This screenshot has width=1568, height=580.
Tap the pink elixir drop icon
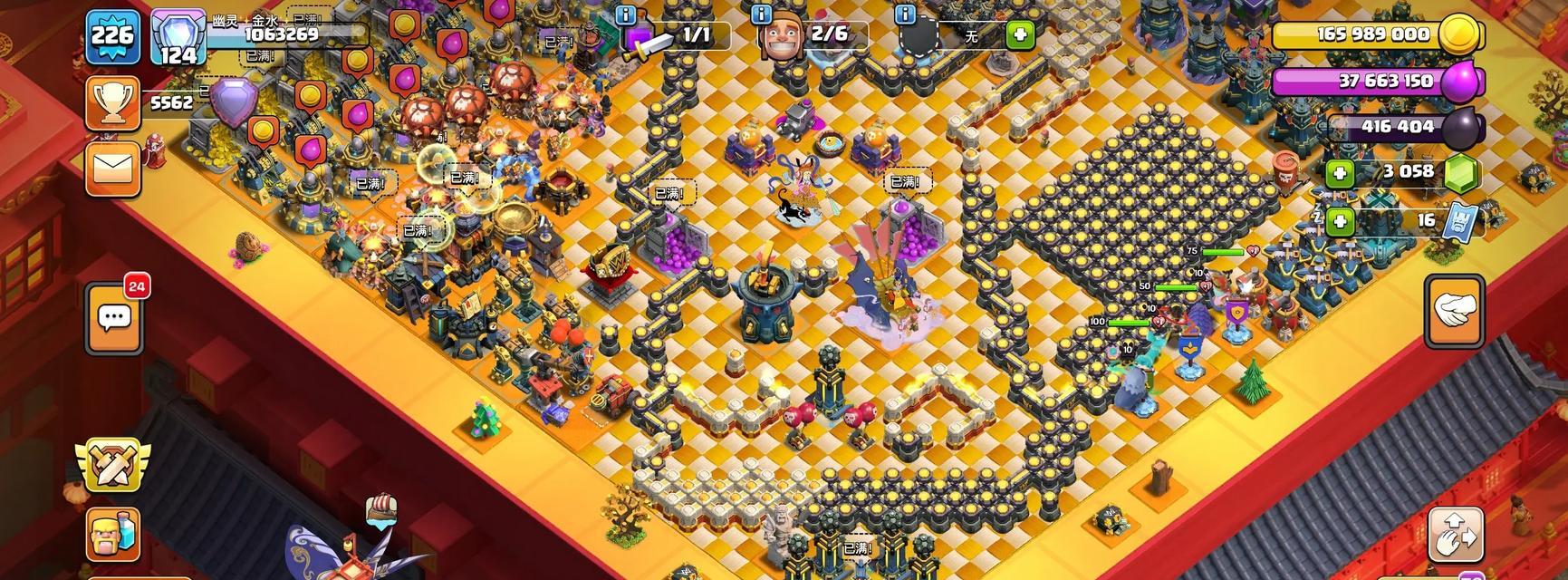point(1459,82)
